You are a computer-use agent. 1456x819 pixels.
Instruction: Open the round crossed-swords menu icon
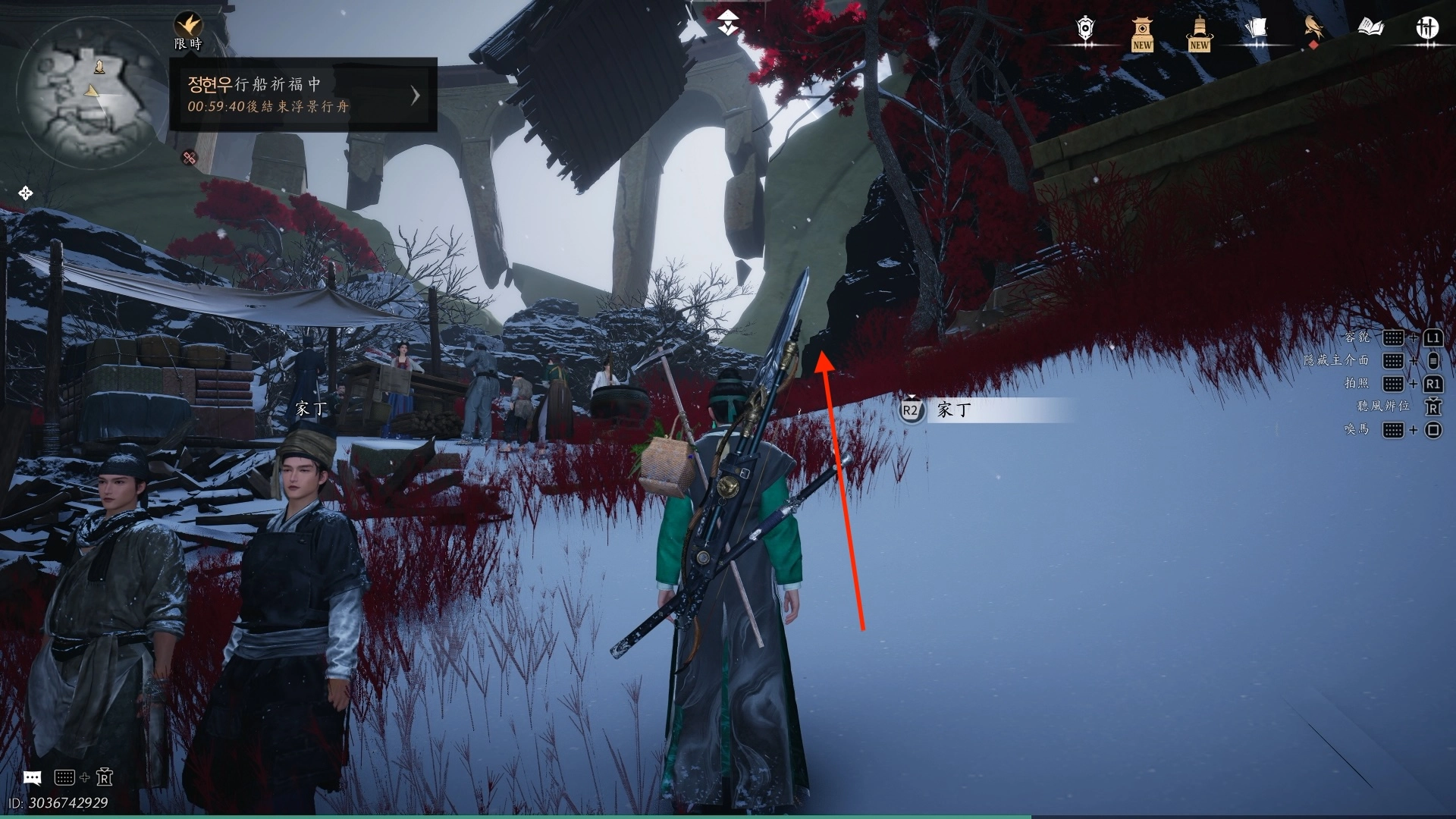coord(1427,29)
